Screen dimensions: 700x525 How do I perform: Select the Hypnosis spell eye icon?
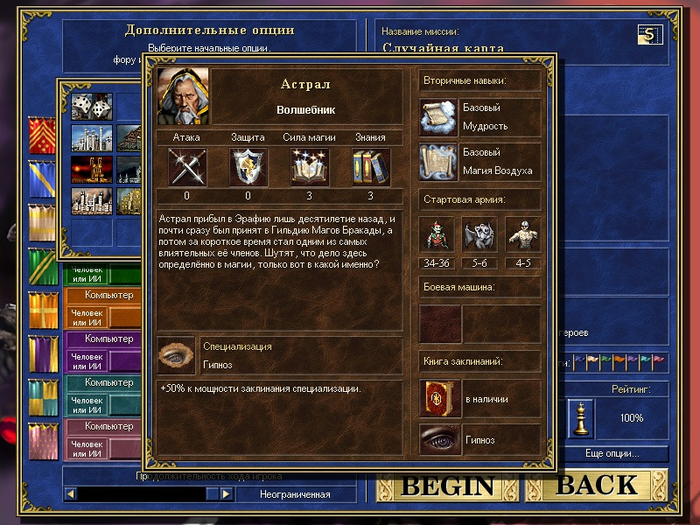pos(438,440)
